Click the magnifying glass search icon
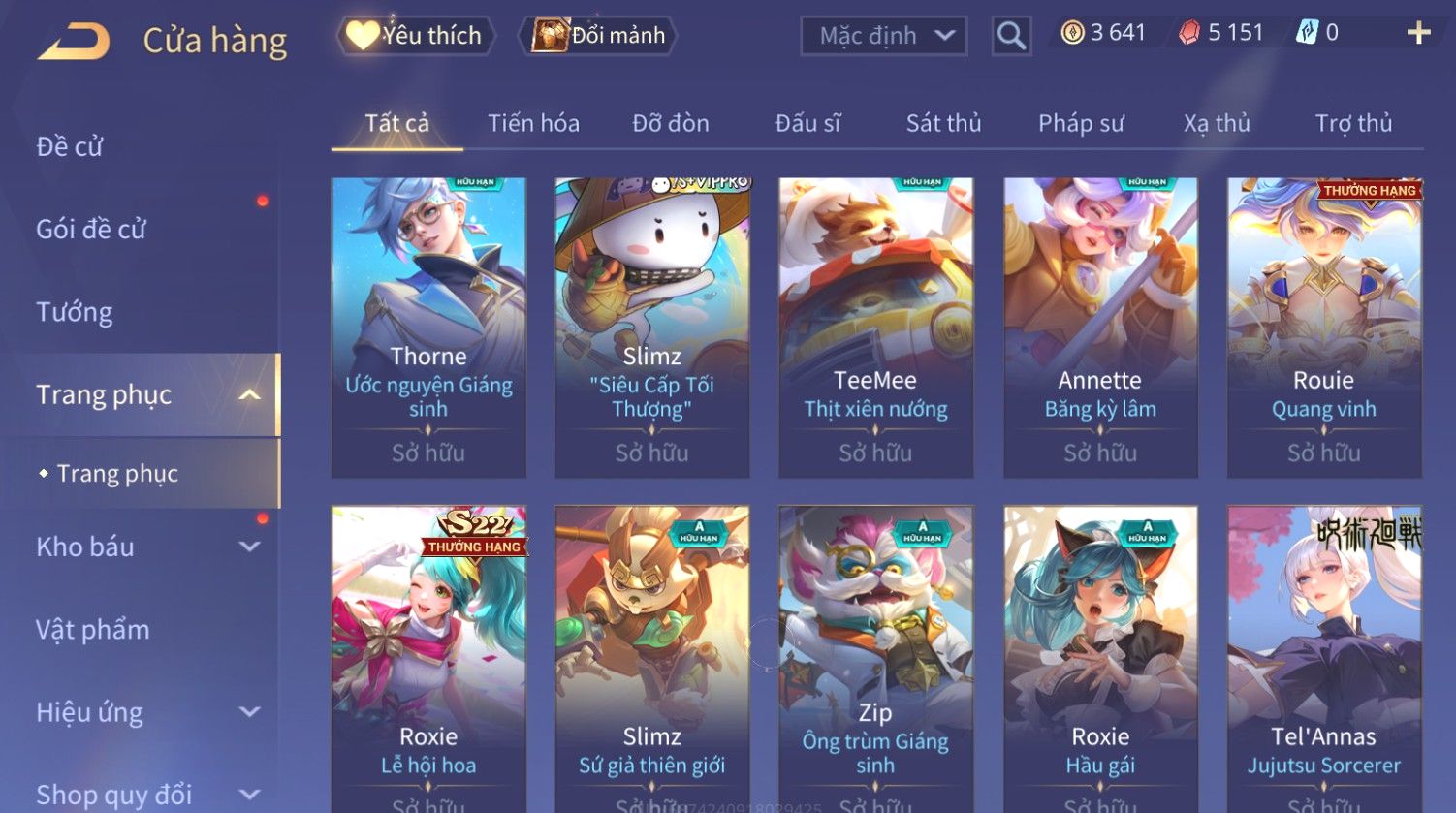 pyautogui.click(x=1011, y=37)
